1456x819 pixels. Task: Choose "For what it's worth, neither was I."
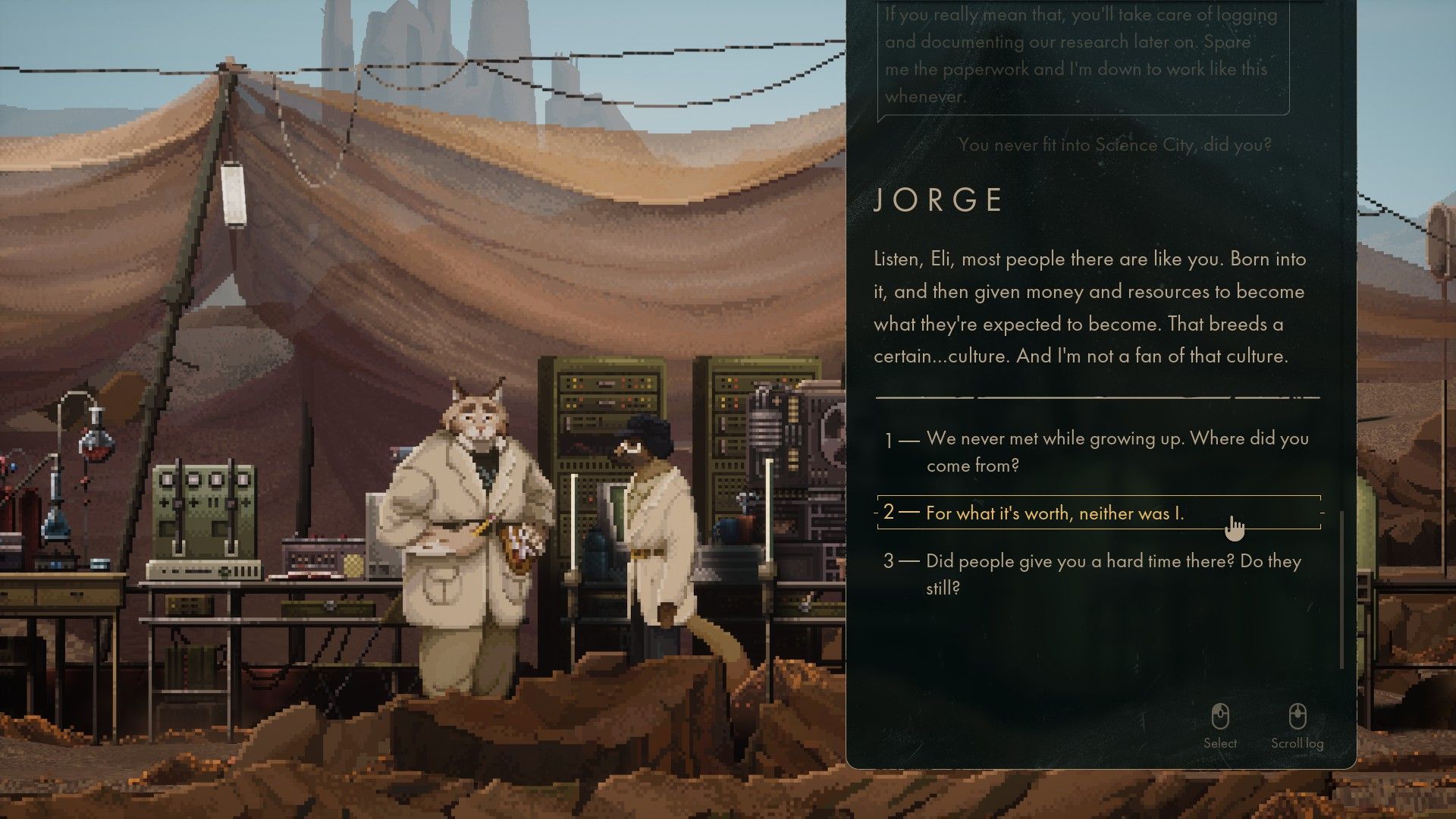1054,513
